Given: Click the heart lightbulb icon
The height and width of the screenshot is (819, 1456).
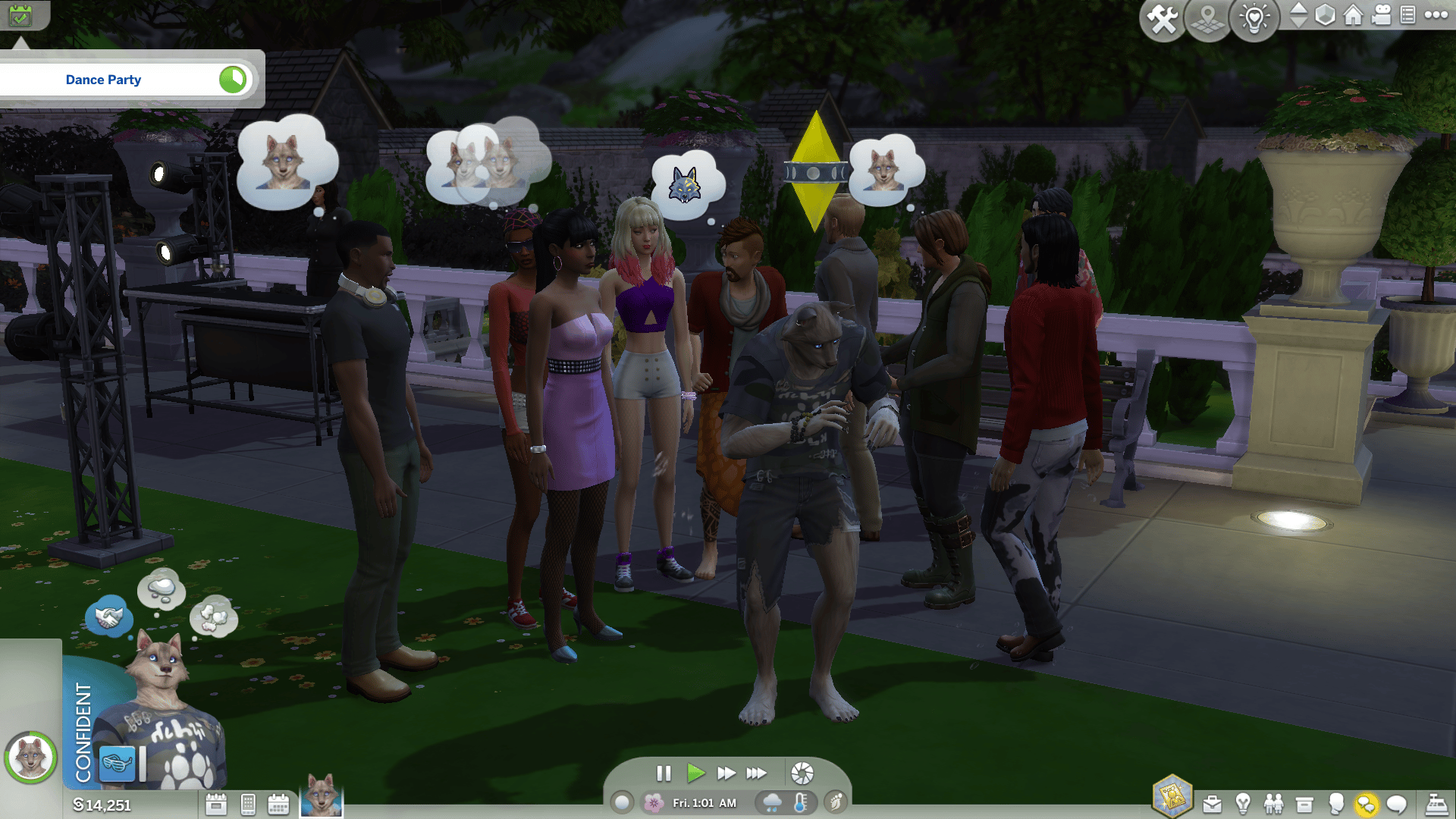Looking at the screenshot, I should [1254, 20].
